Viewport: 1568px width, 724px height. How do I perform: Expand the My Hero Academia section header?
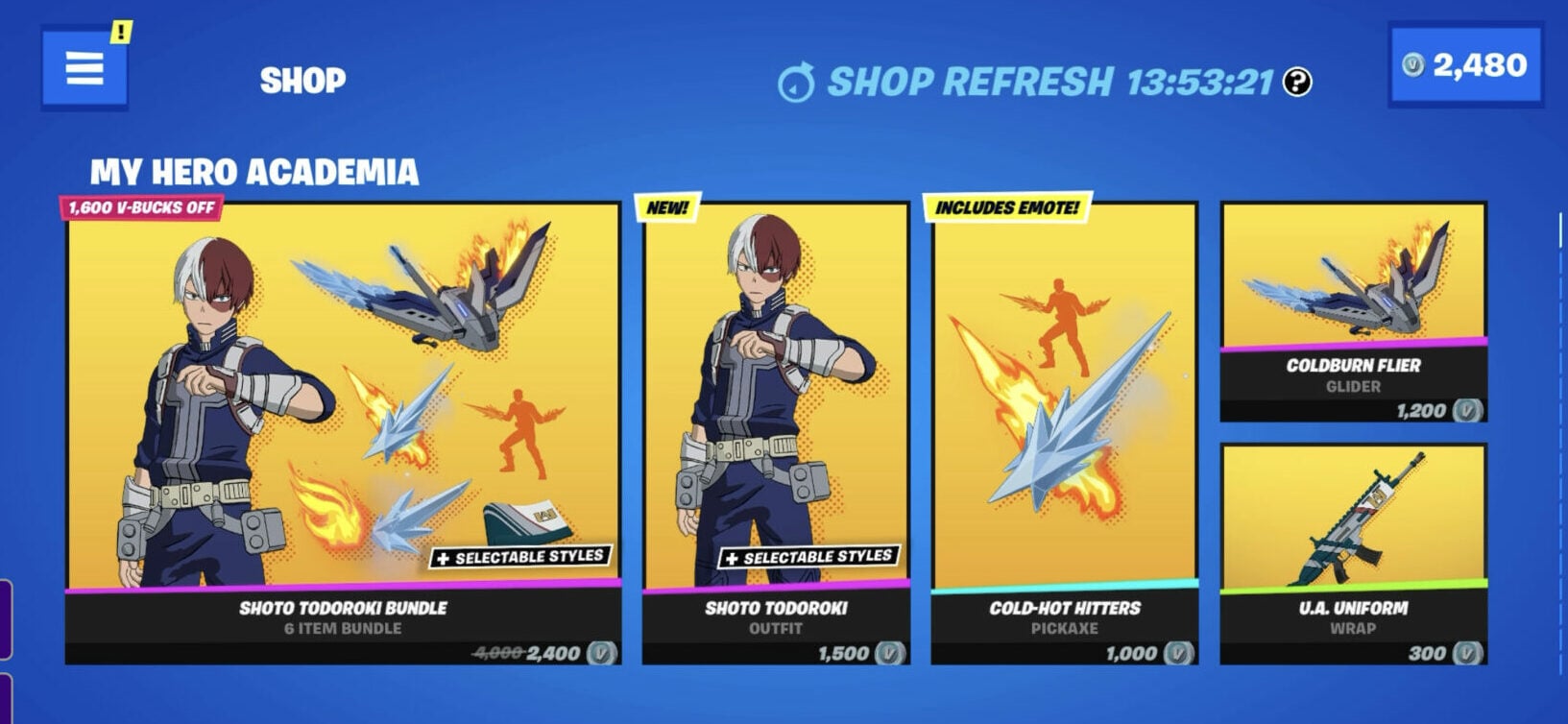(x=254, y=174)
